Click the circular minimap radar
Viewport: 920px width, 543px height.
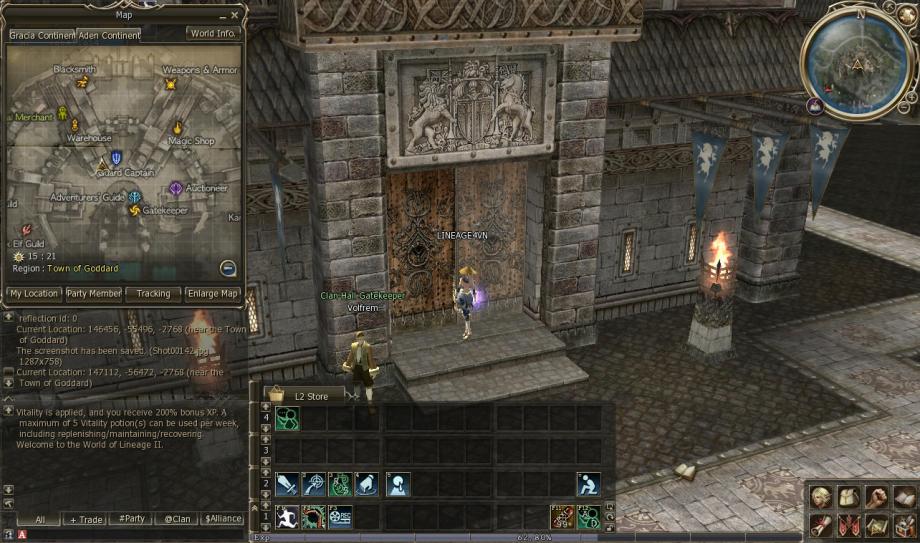[856, 64]
